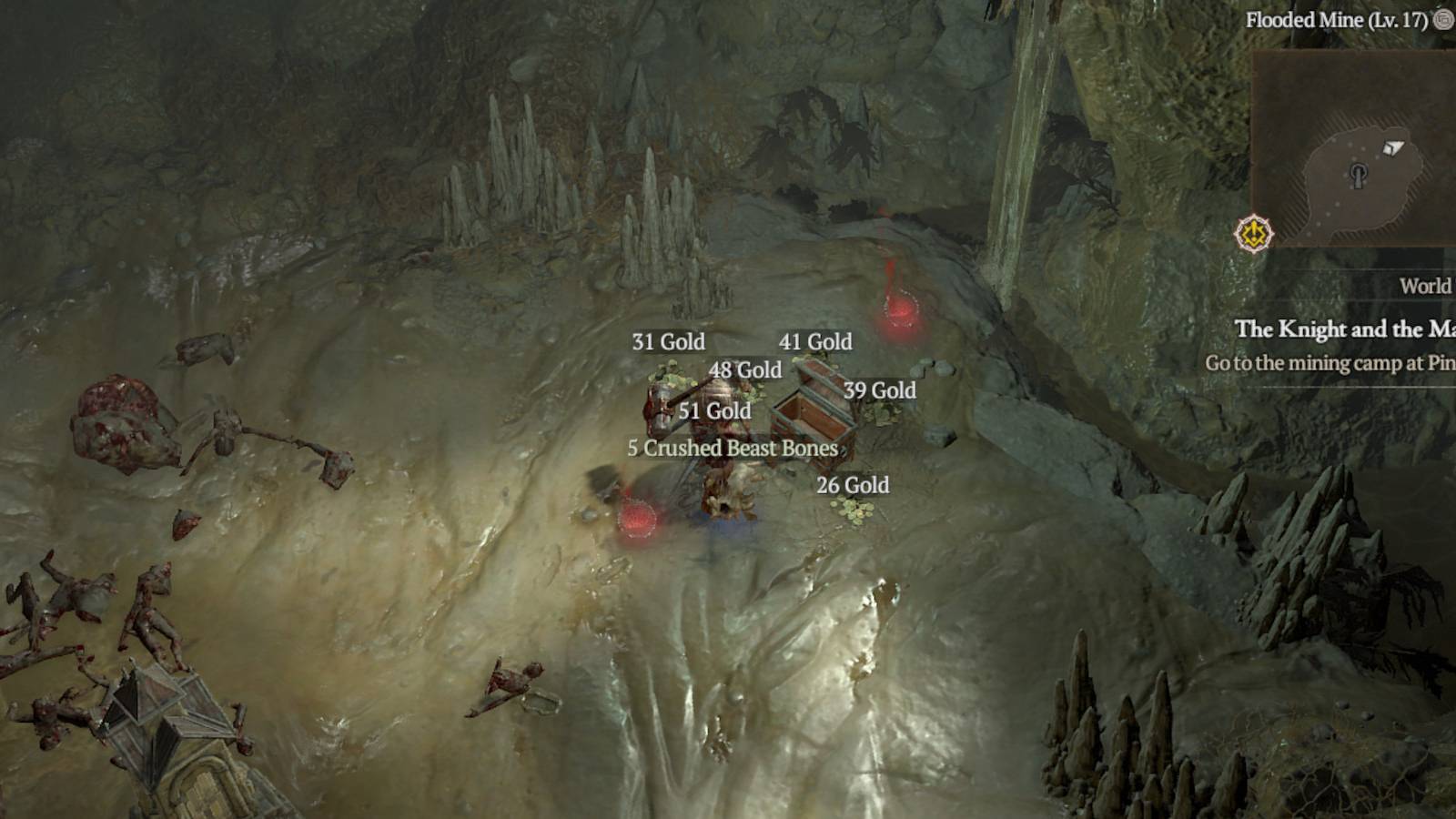
Task: Collect the 31 Gold pile
Action: pos(669,342)
